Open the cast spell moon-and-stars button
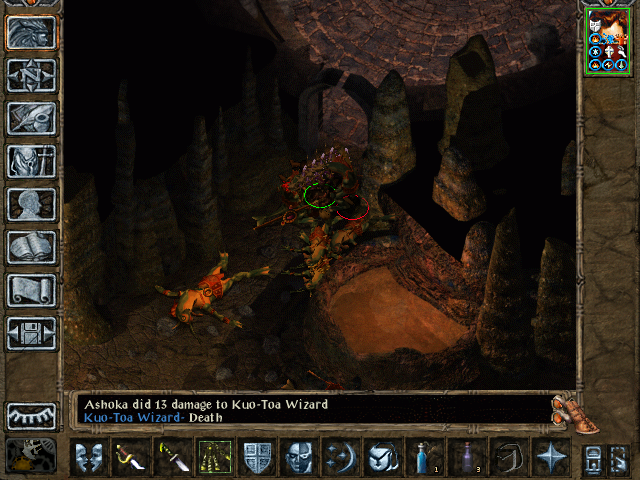 coord(339,458)
